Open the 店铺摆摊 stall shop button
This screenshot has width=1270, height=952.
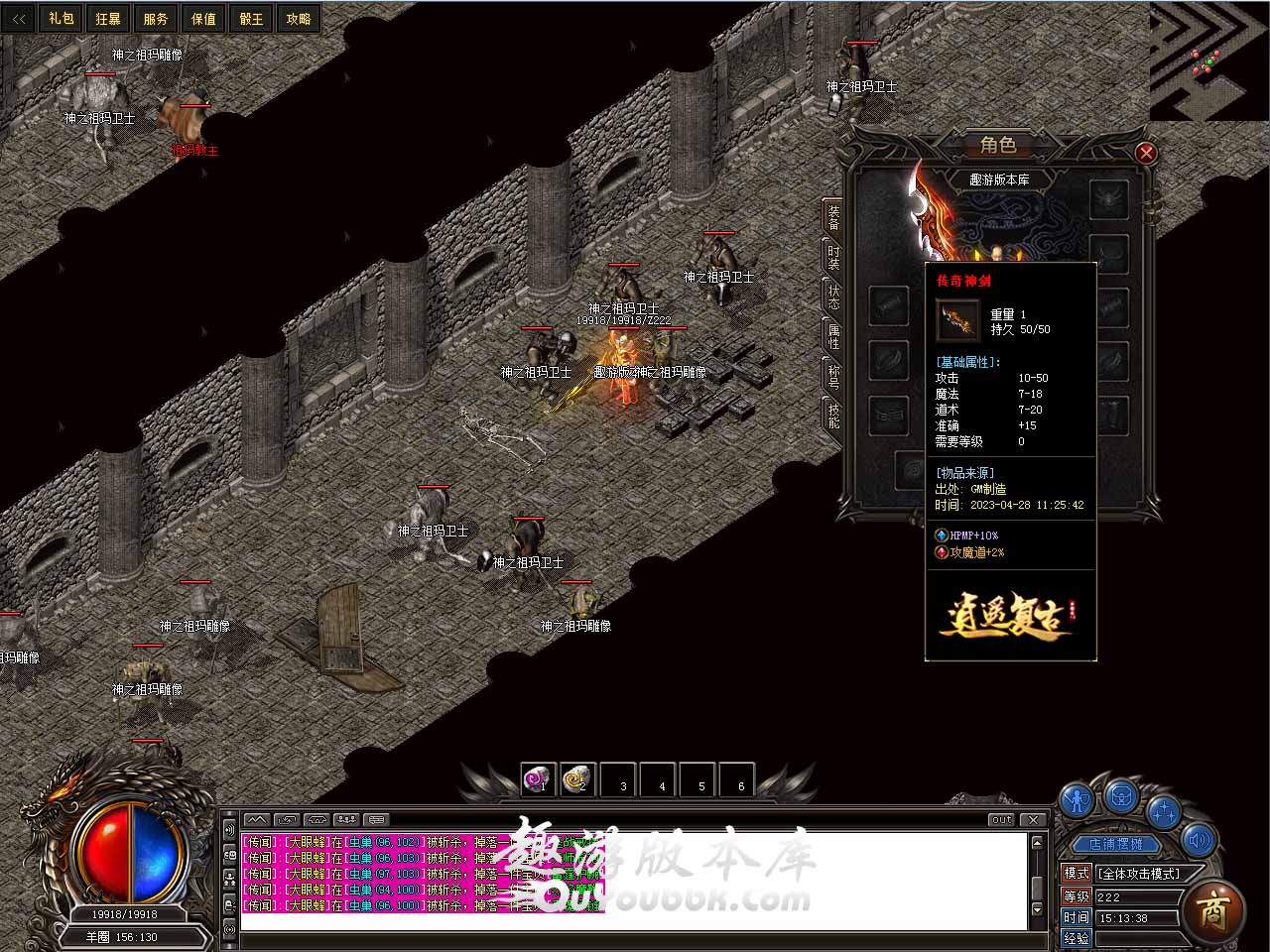click(x=1115, y=844)
